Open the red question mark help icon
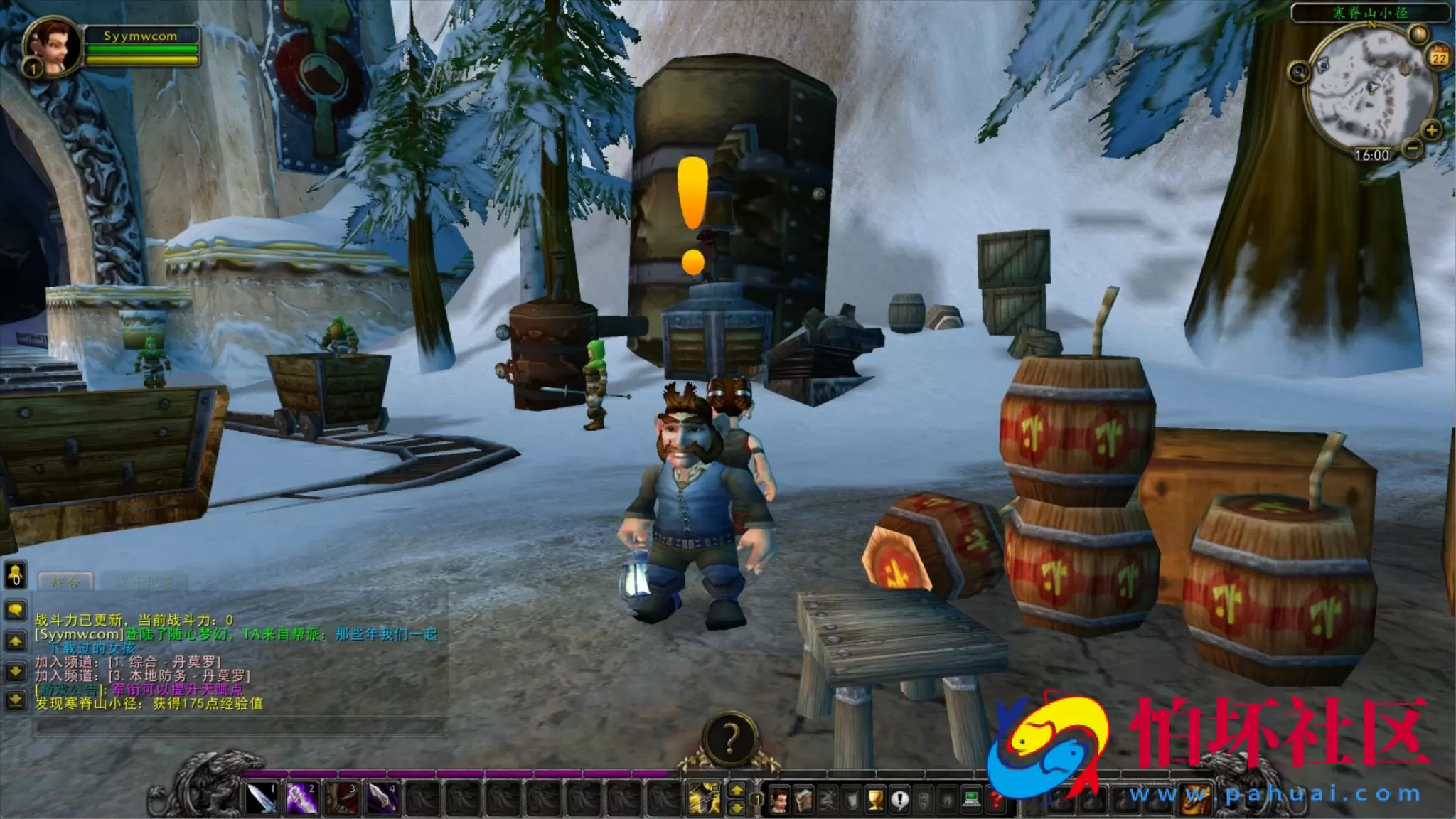The height and width of the screenshot is (819, 1456). pos(996,800)
